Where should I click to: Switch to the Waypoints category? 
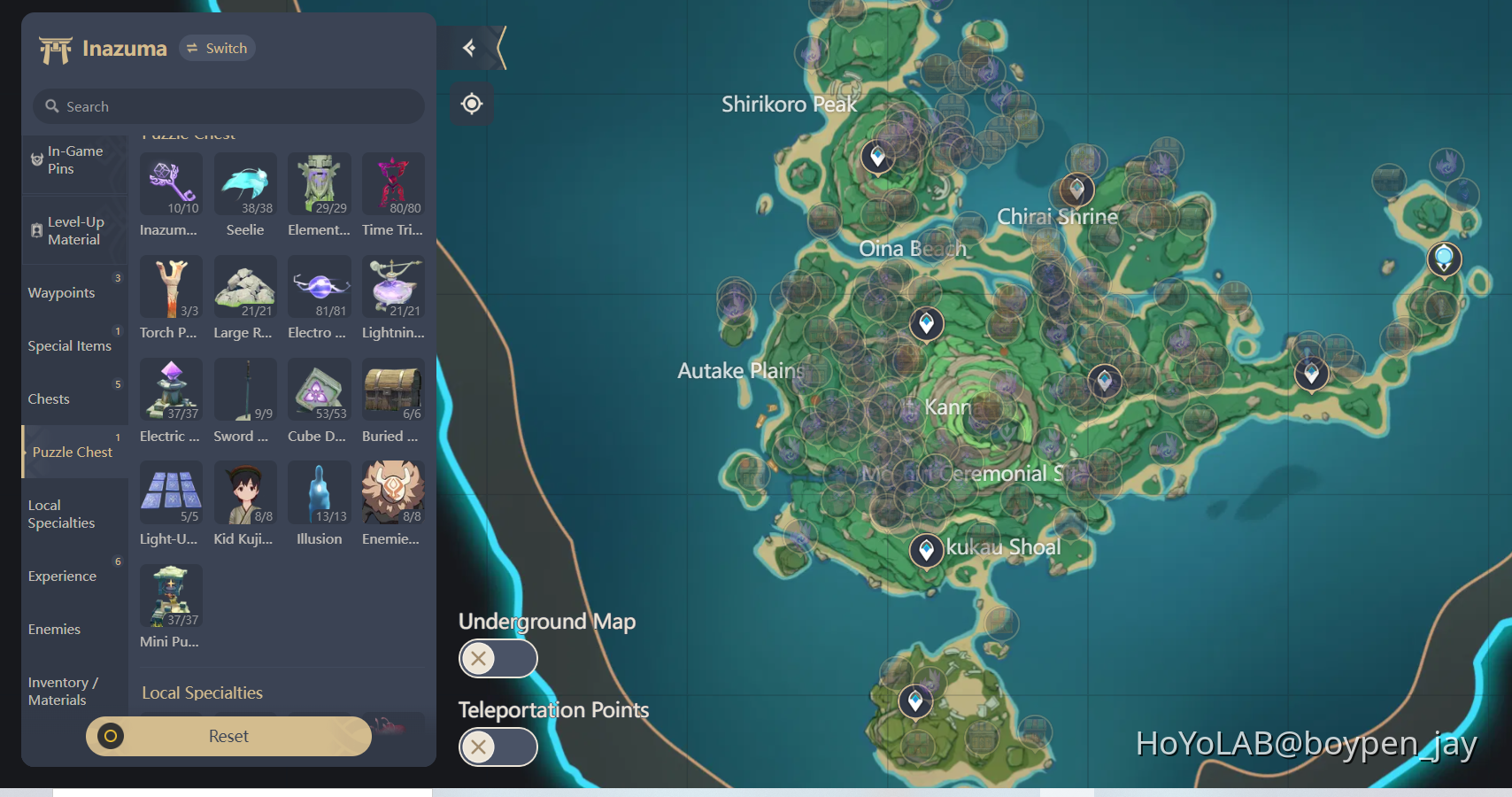62,292
